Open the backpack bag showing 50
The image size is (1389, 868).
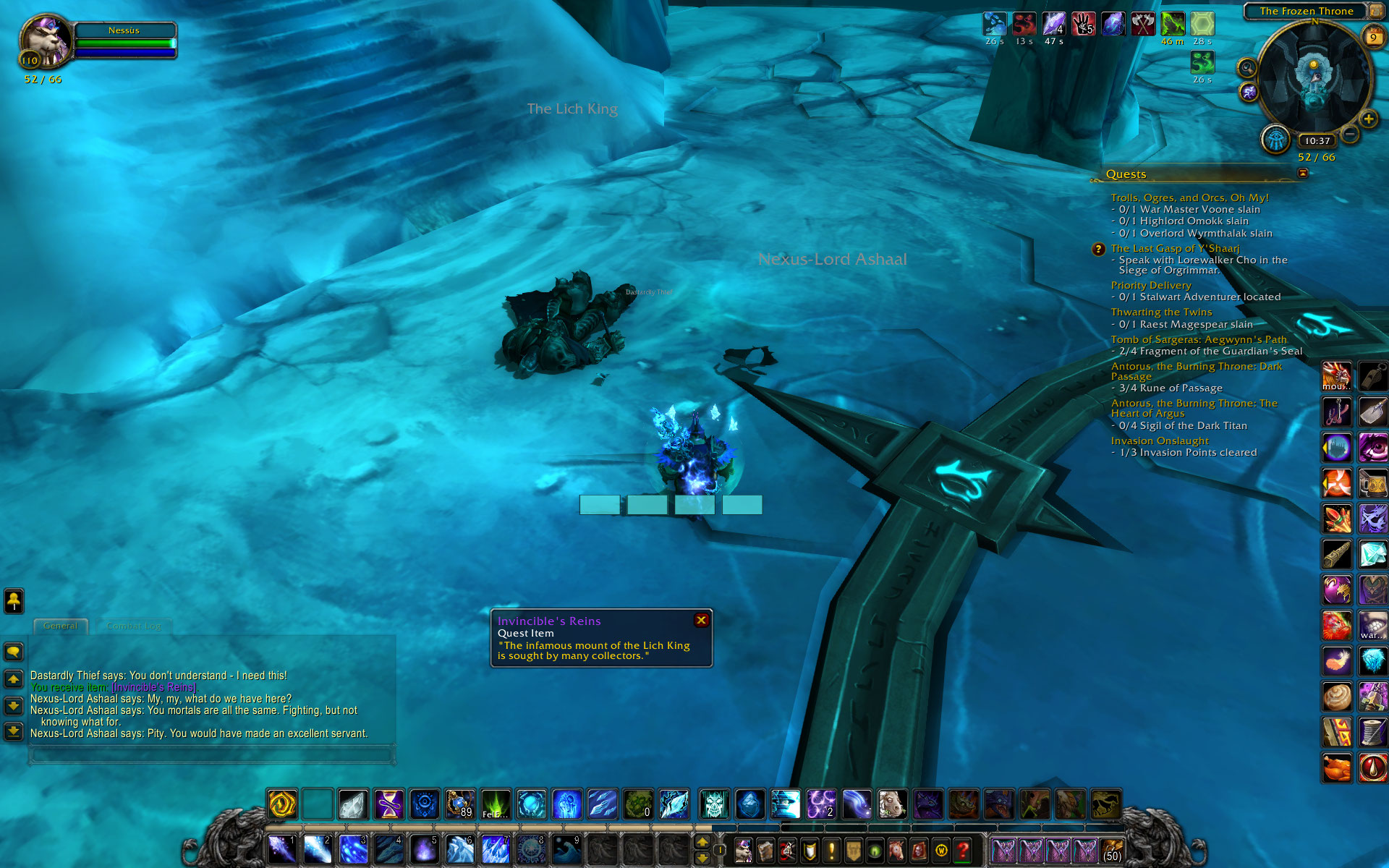coord(1112,851)
